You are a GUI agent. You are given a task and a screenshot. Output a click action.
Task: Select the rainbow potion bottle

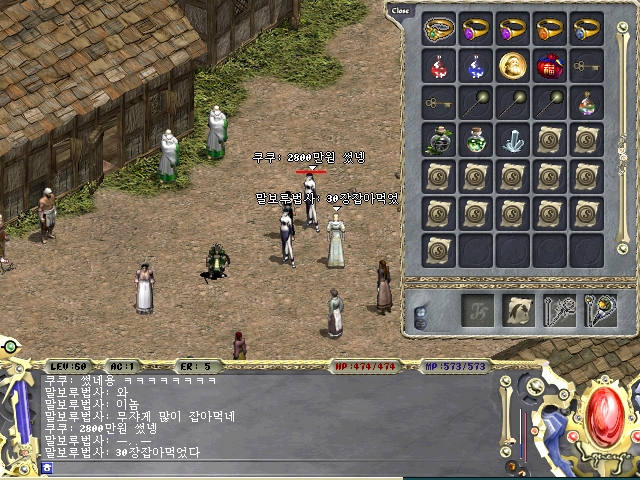point(587,103)
